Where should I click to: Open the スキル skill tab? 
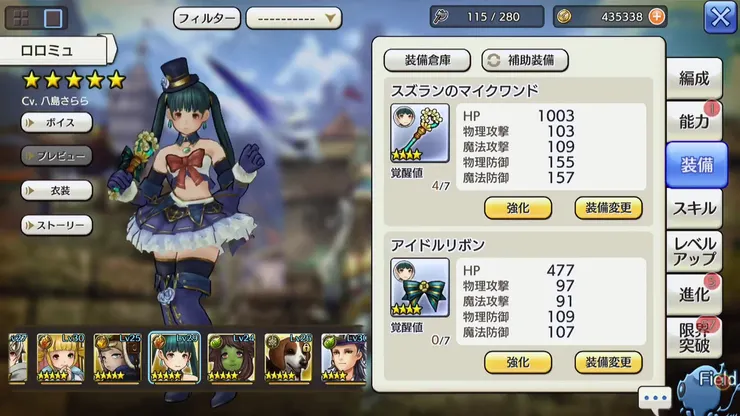(695, 208)
